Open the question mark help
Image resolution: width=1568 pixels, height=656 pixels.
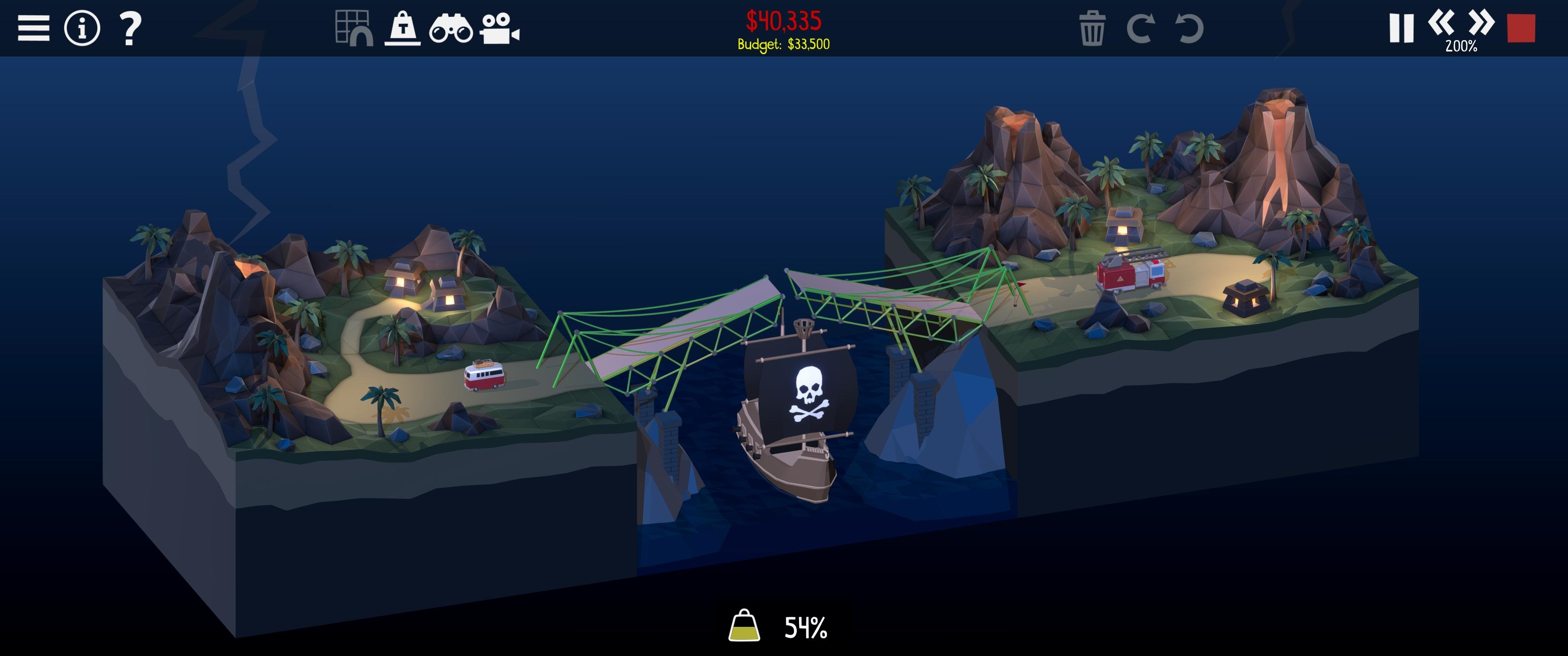tap(129, 29)
